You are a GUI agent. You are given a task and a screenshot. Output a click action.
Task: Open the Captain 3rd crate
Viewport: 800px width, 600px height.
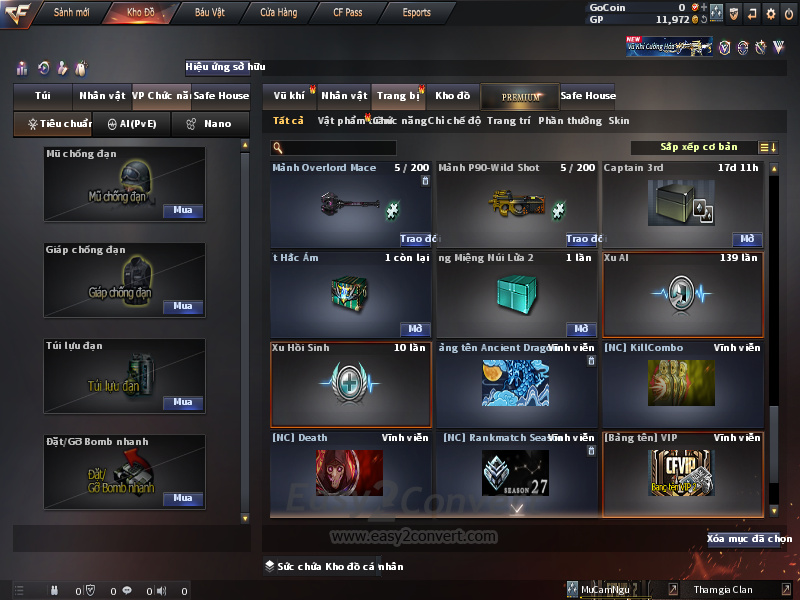[x=747, y=239]
